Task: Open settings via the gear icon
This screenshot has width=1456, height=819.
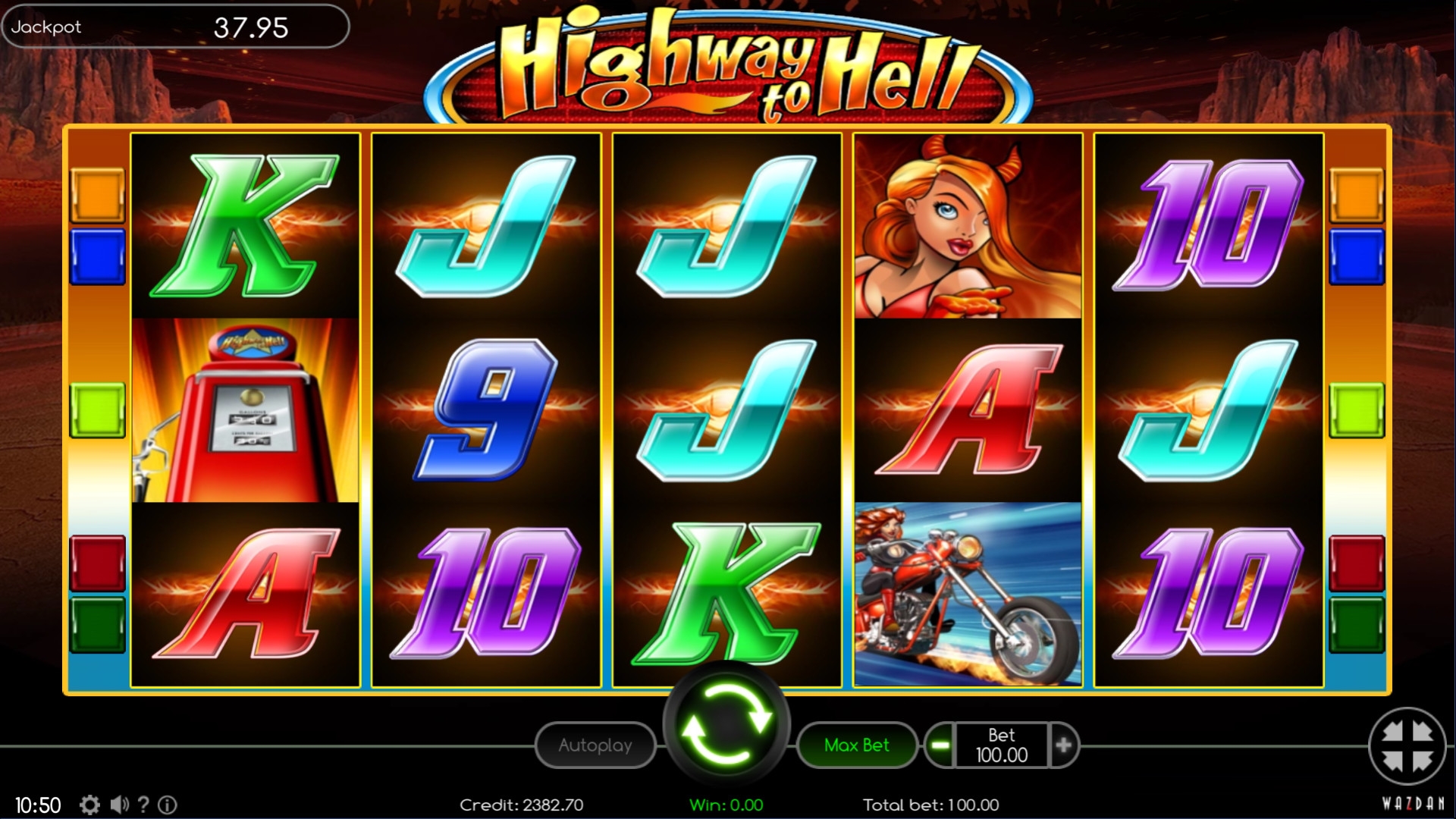Action: coord(89,805)
